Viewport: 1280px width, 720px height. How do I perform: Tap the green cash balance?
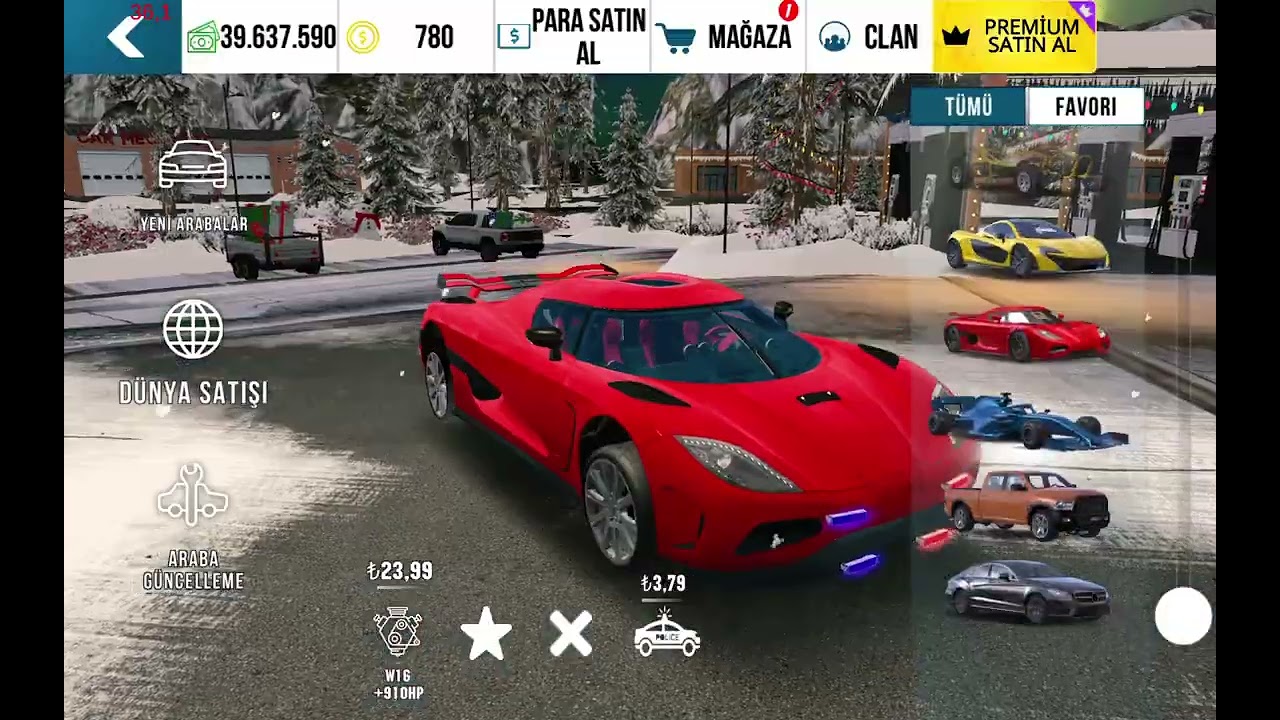pyautogui.click(x=260, y=37)
